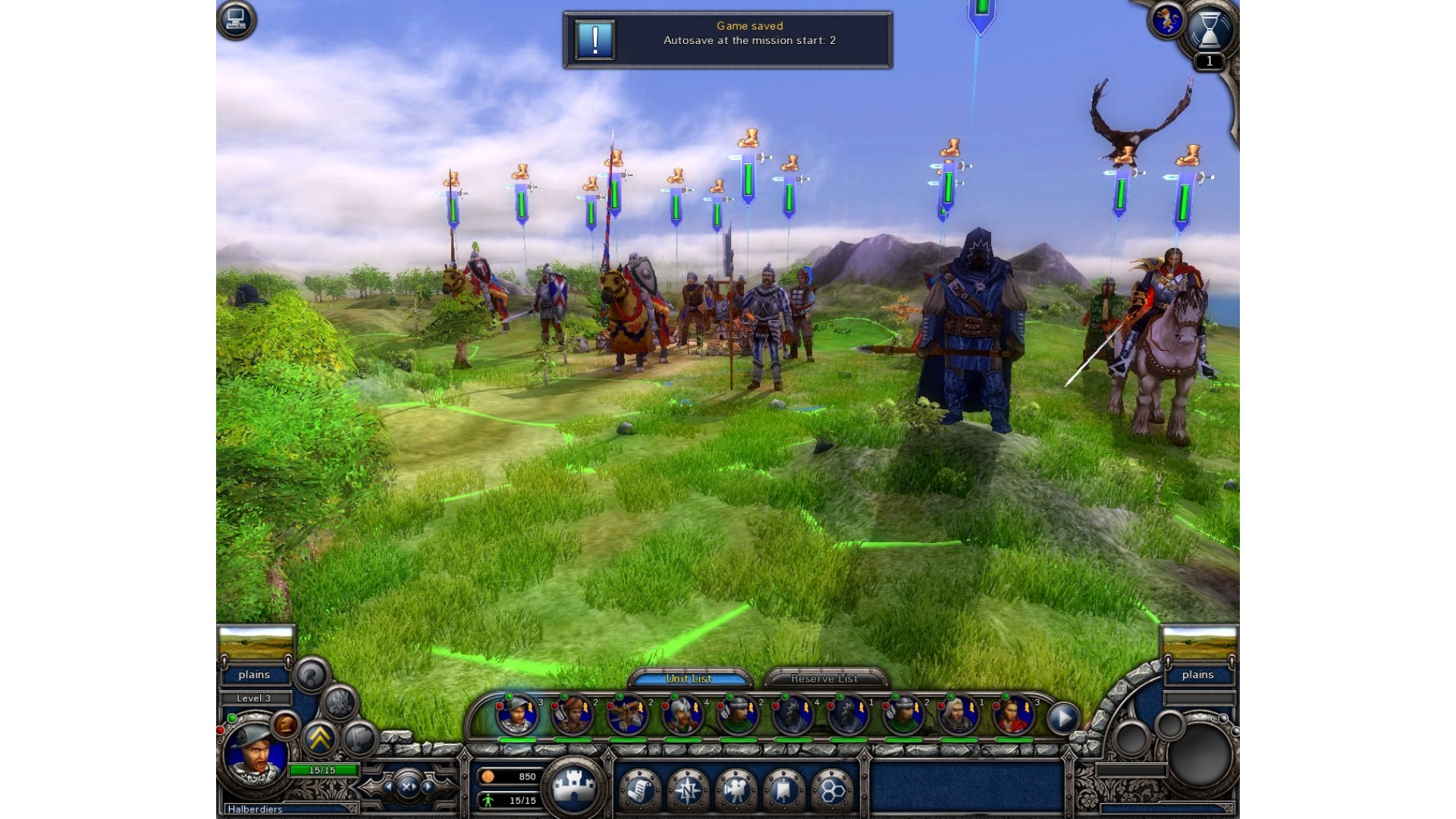
Task: Select the red-robed long-haired unit portrait
Action: (1013, 715)
